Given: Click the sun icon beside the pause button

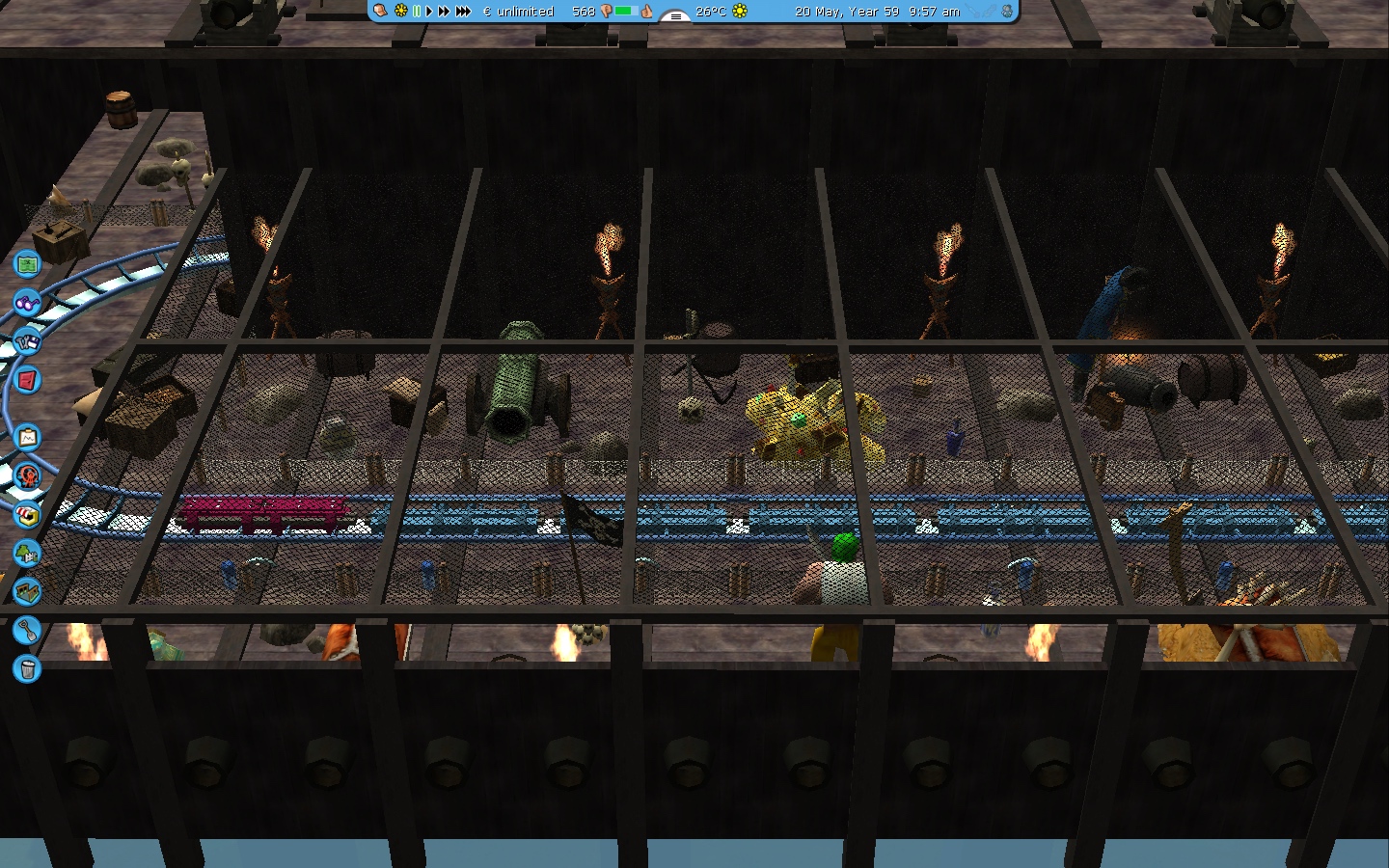Looking at the screenshot, I should tap(401, 12).
